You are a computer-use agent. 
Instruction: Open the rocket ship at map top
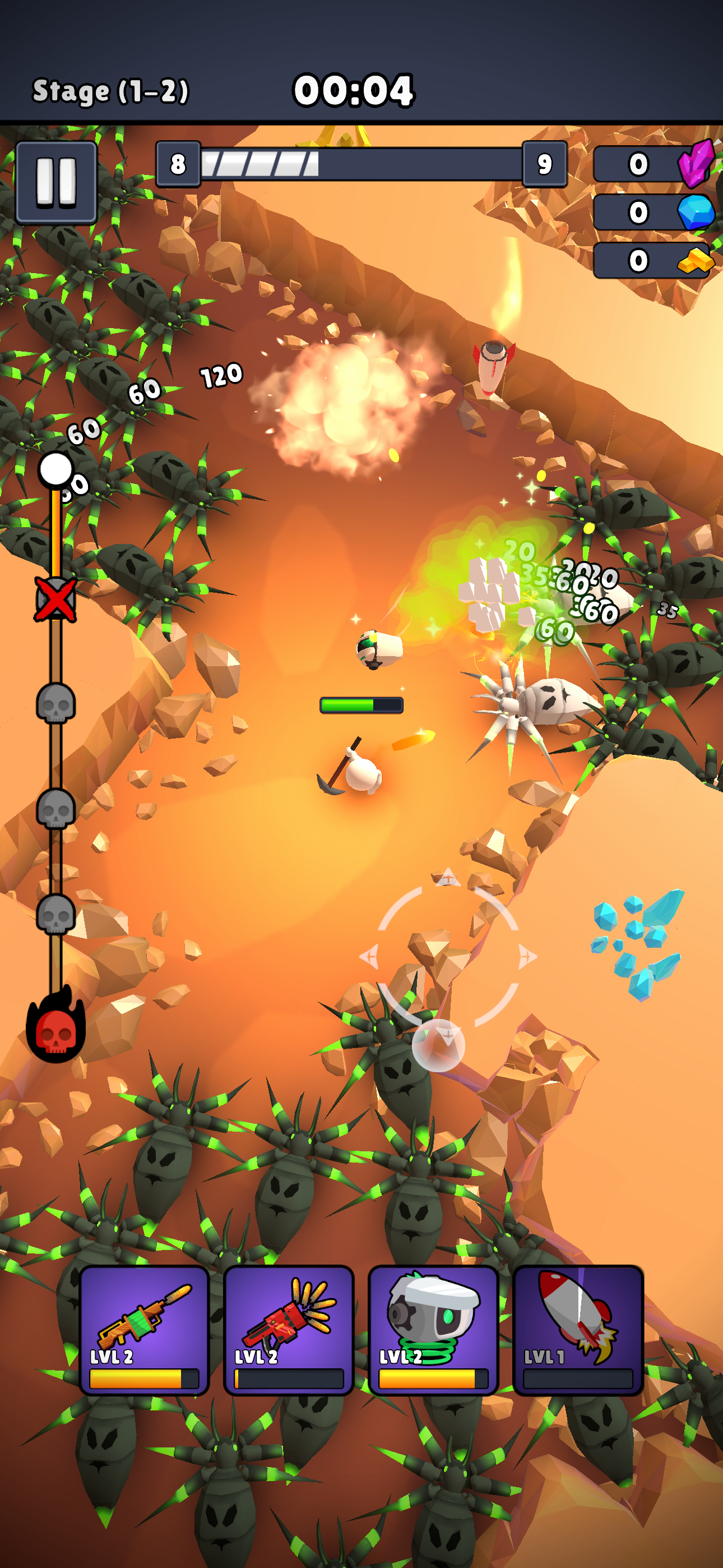494,365
